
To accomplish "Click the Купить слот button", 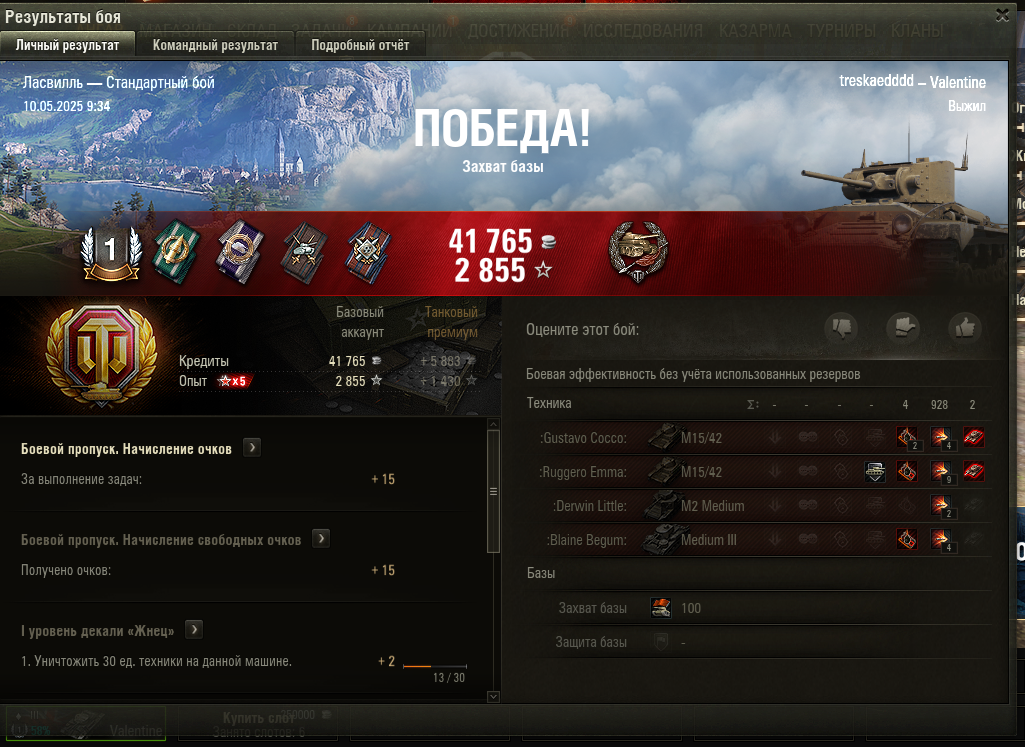I will click(258, 719).
